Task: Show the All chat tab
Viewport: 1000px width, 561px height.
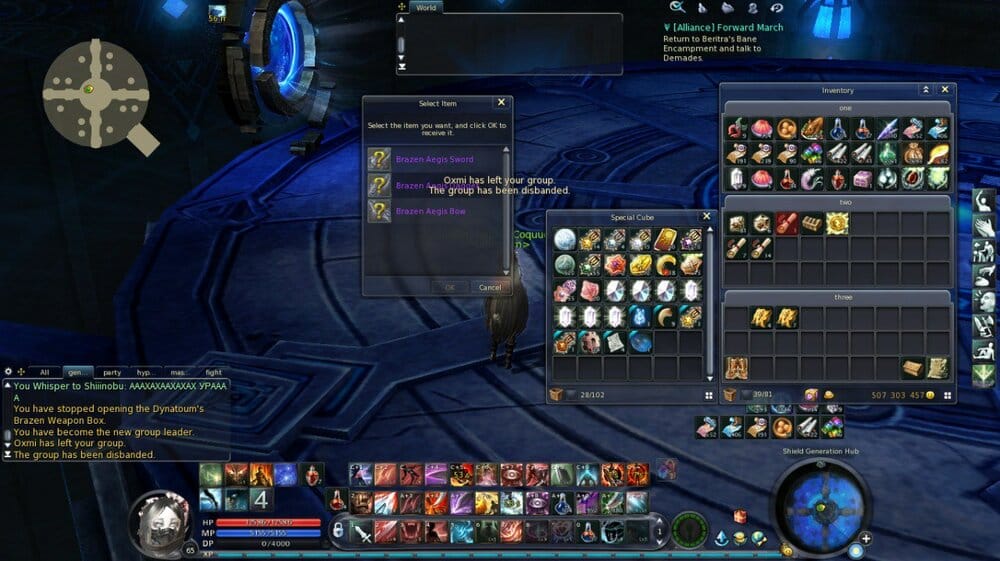Action: click(44, 372)
